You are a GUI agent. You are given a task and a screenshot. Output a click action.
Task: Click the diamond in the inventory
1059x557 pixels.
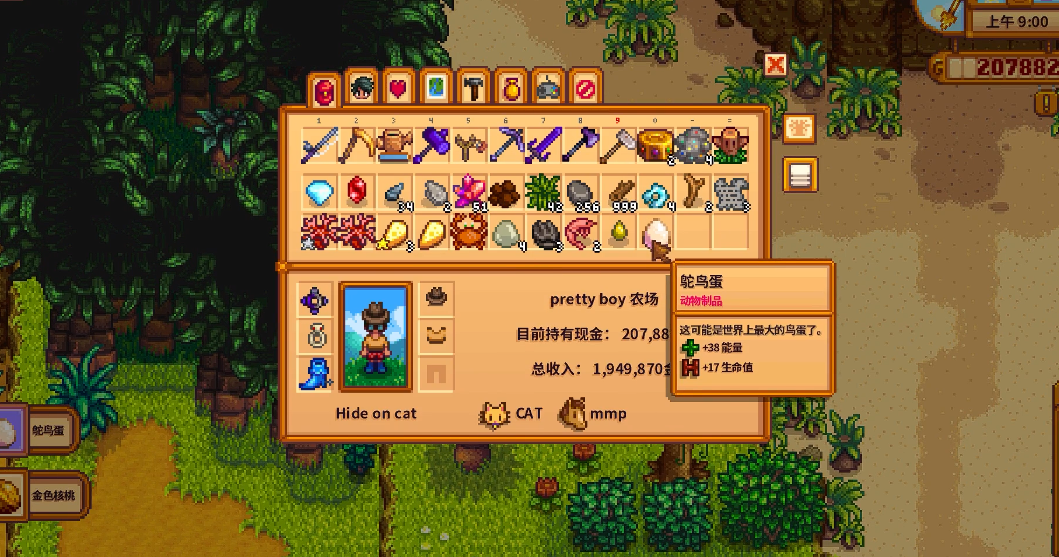click(320, 191)
